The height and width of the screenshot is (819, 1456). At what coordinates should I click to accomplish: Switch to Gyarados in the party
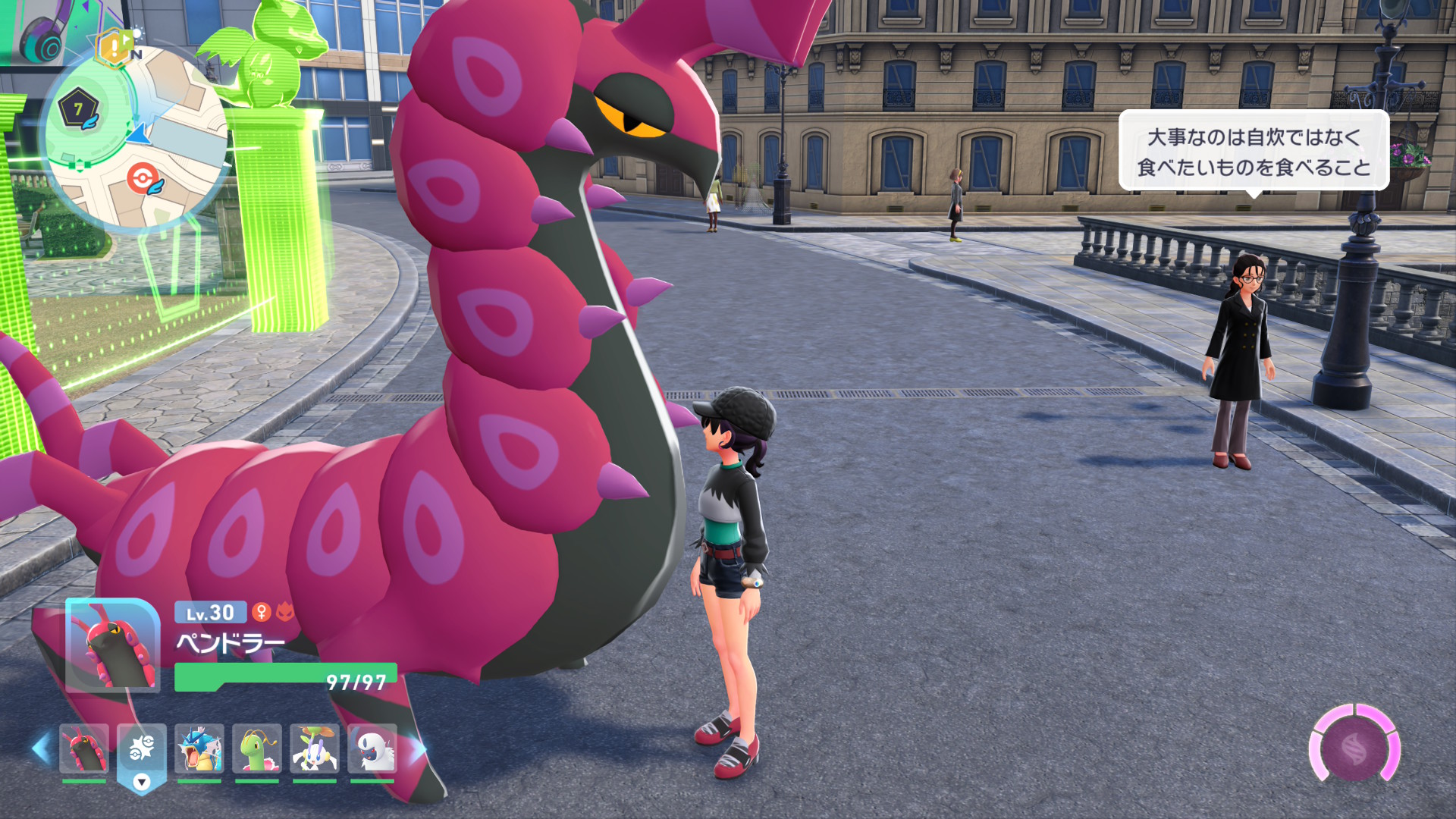coord(199,748)
